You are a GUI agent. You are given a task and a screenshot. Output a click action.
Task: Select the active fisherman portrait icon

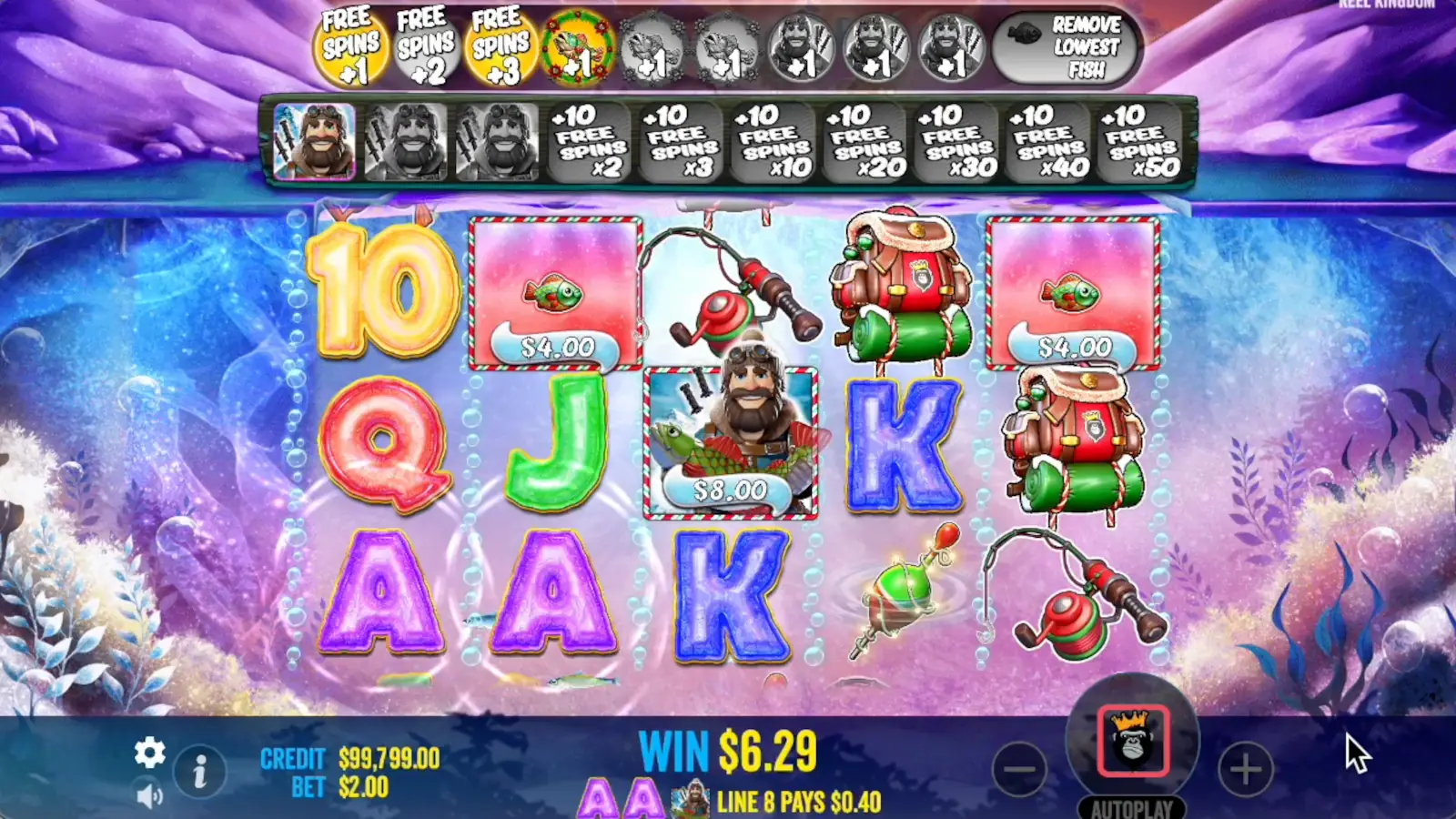(317, 141)
